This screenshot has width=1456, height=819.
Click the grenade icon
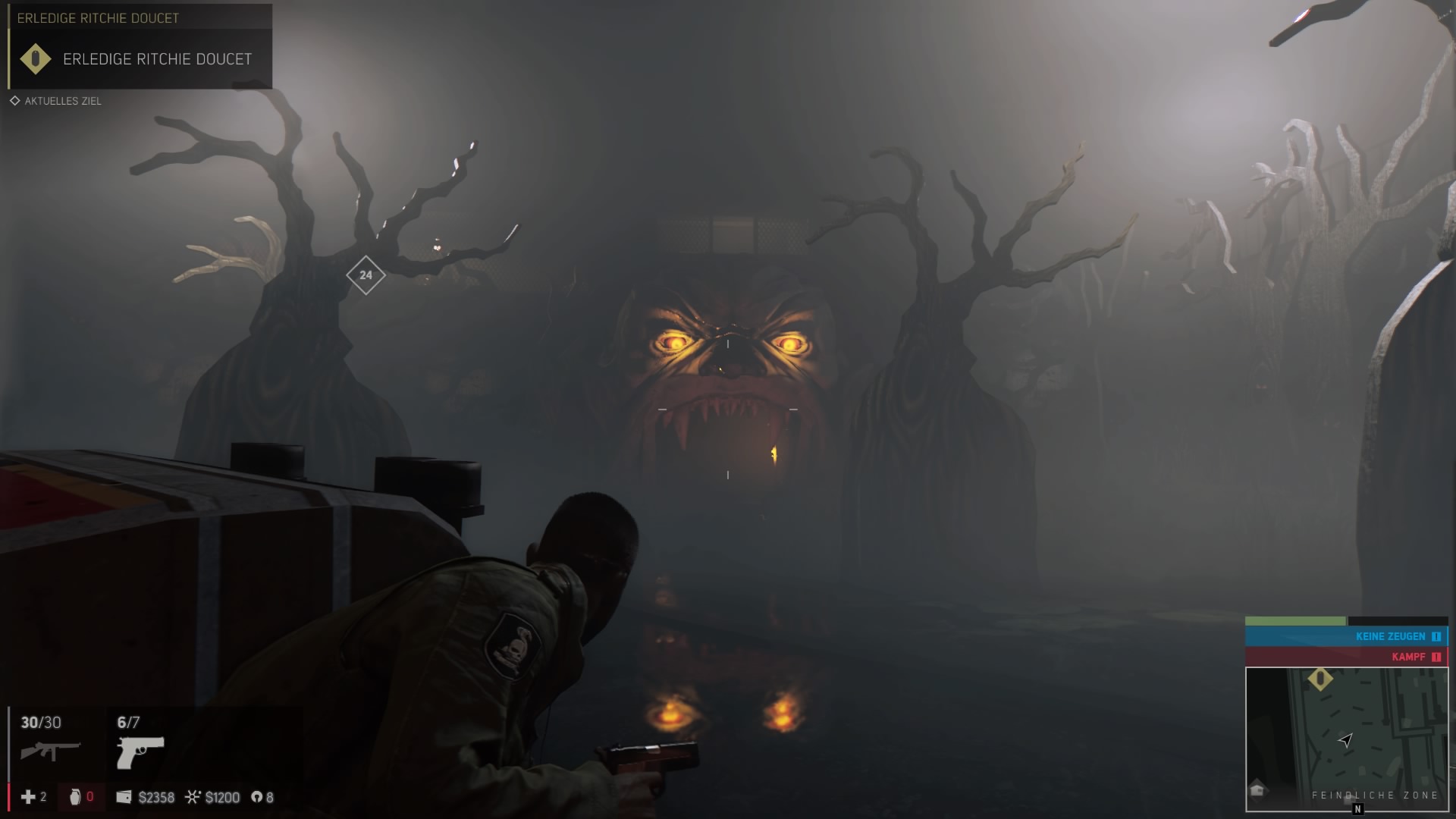click(75, 797)
